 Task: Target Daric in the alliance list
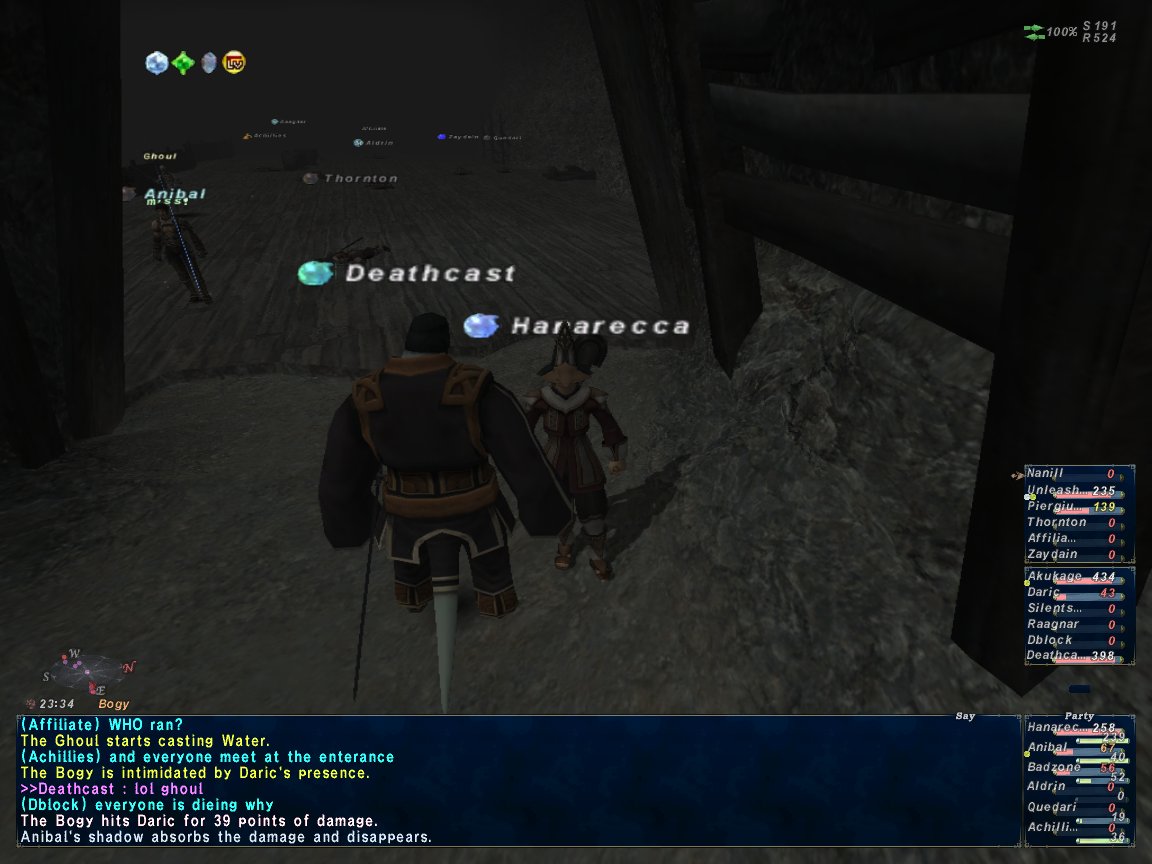click(x=1044, y=593)
